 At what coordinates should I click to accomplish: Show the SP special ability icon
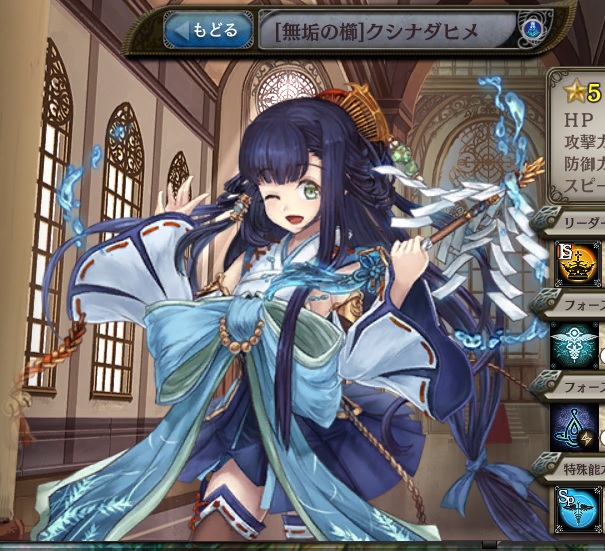pyautogui.click(x=577, y=508)
